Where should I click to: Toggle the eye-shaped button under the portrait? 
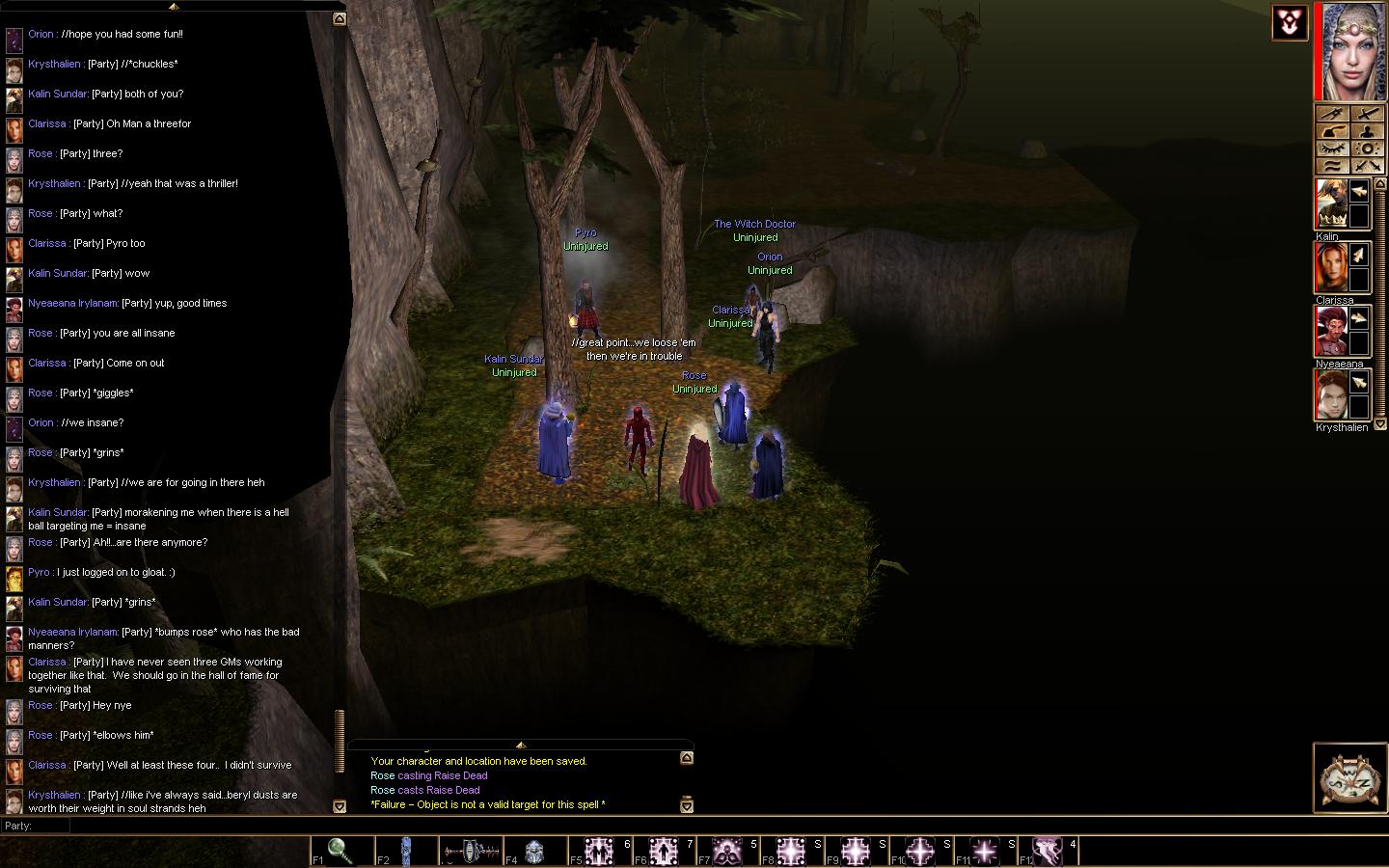(x=1334, y=149)
